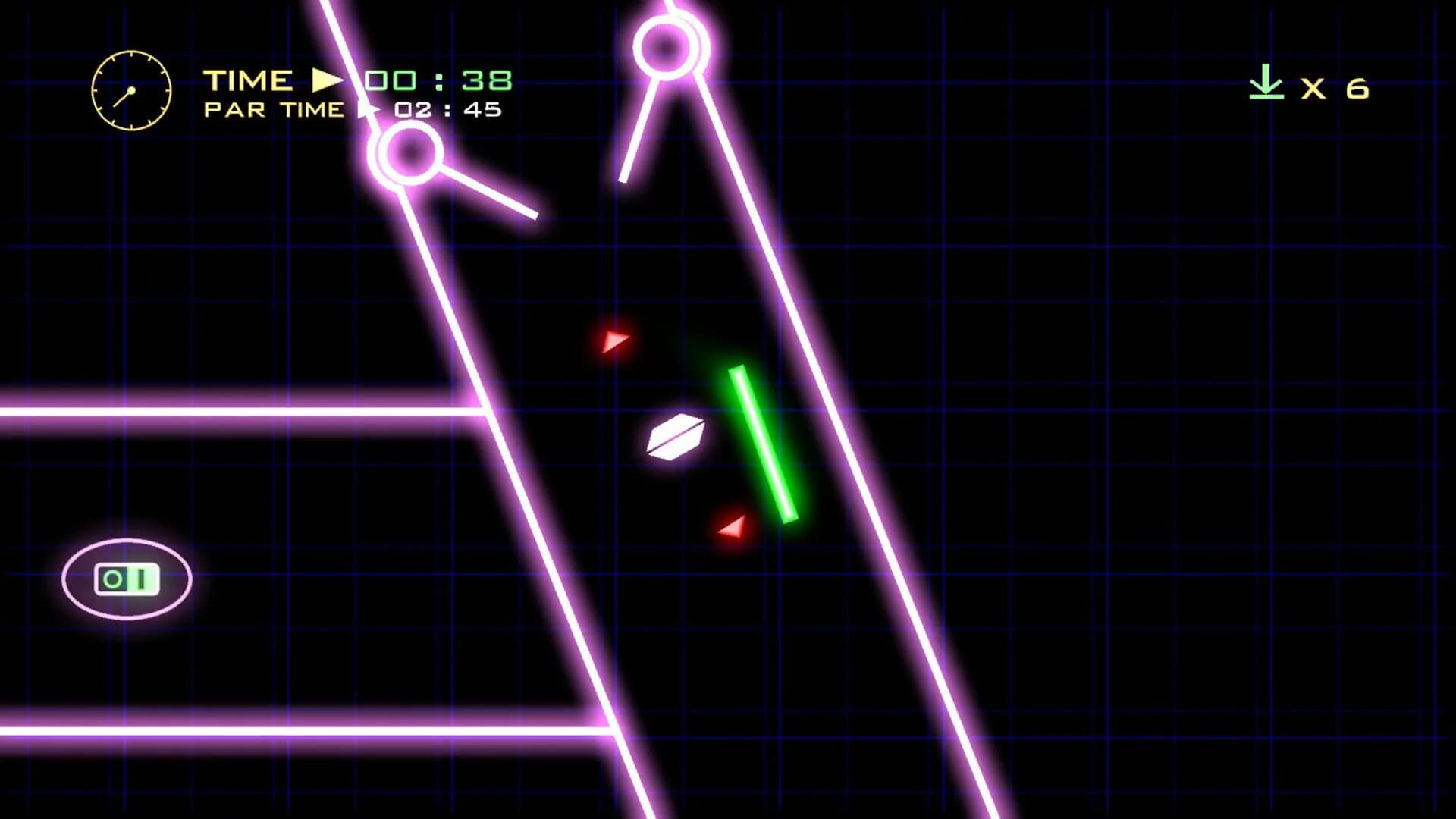Screen dimensions: 1456x819
Task: Click the arrow next to PAR TIME
Action: click(369, 111)
